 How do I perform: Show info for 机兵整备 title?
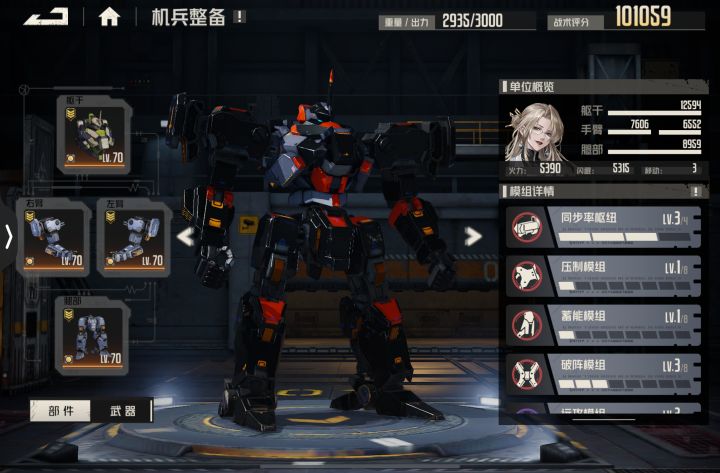(240, 16)
